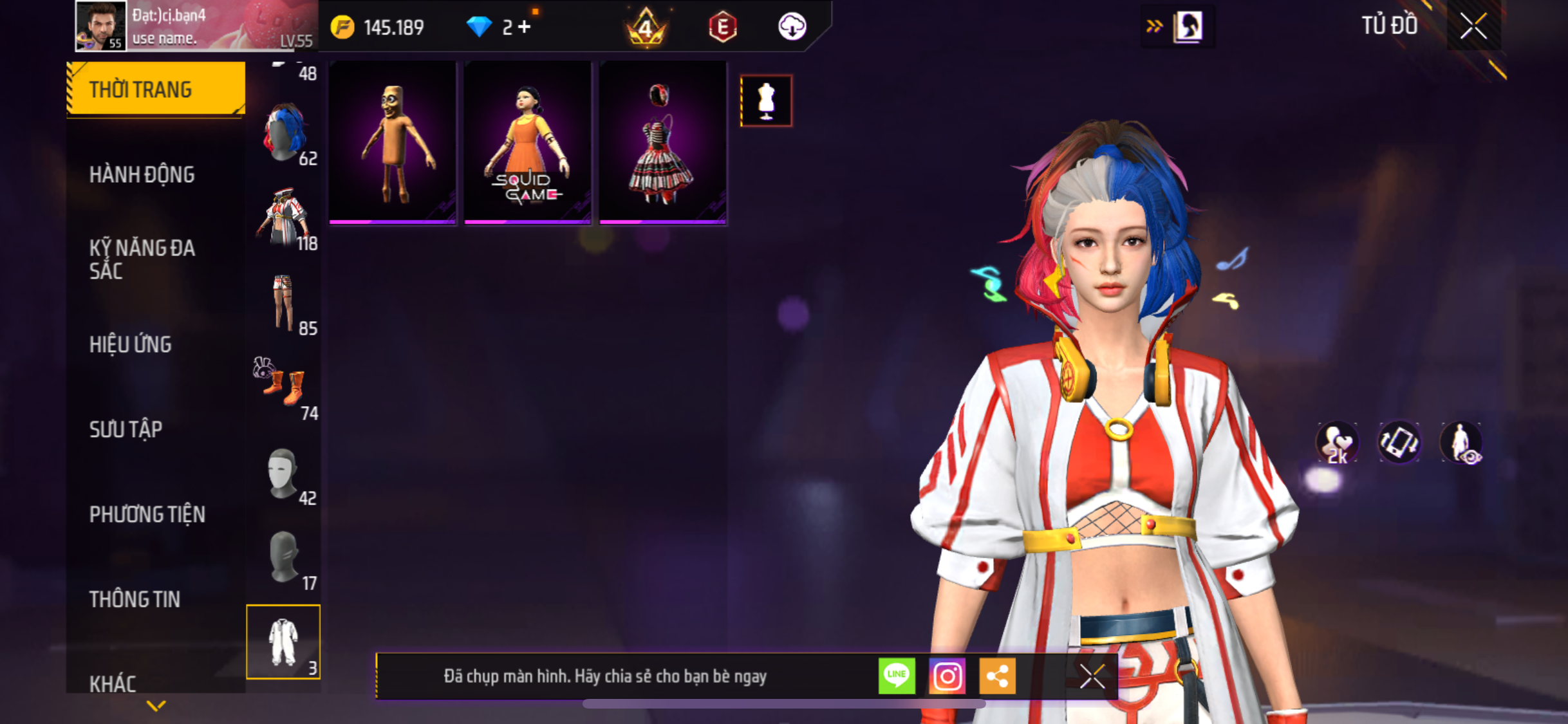This screenshot has height=724, width=1568.
Task: Select the KỸ NĂNG ĐA SẮC category
Action: tap(142, 259)
